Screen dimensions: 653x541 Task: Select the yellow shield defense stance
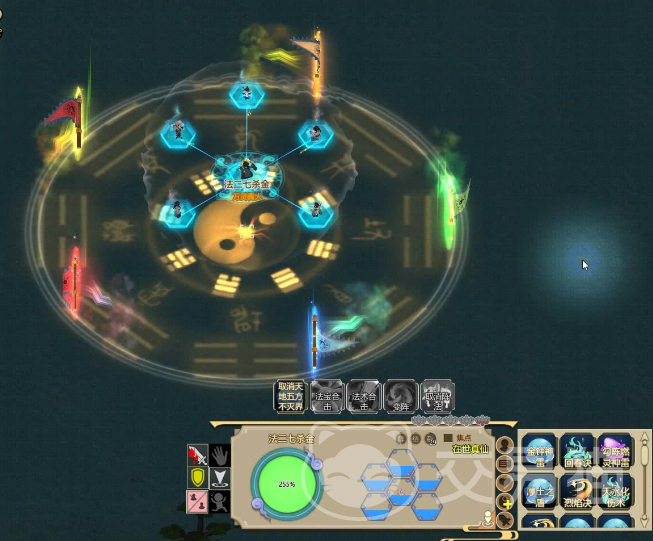198,478
